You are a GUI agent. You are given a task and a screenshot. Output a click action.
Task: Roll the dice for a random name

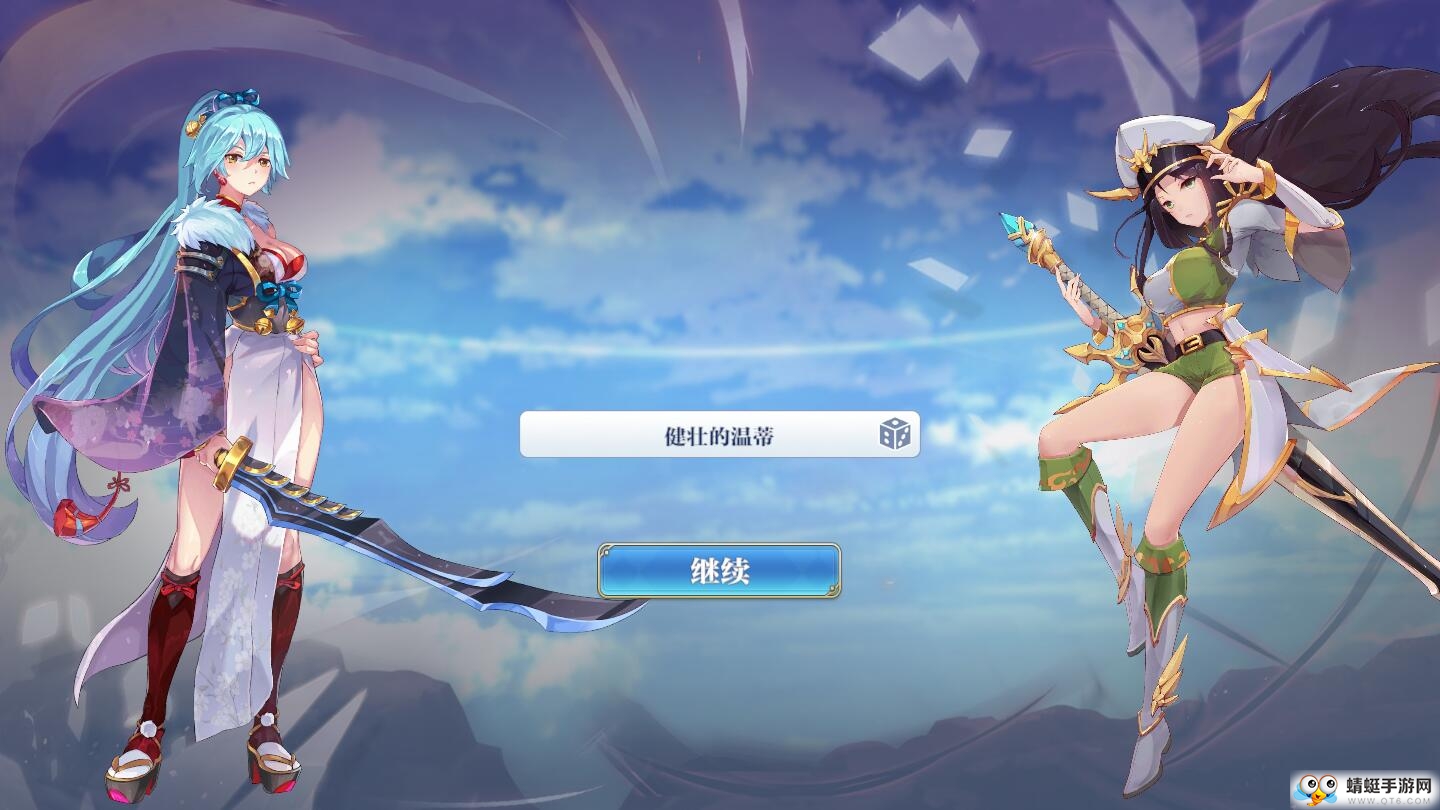coord(894,435)
